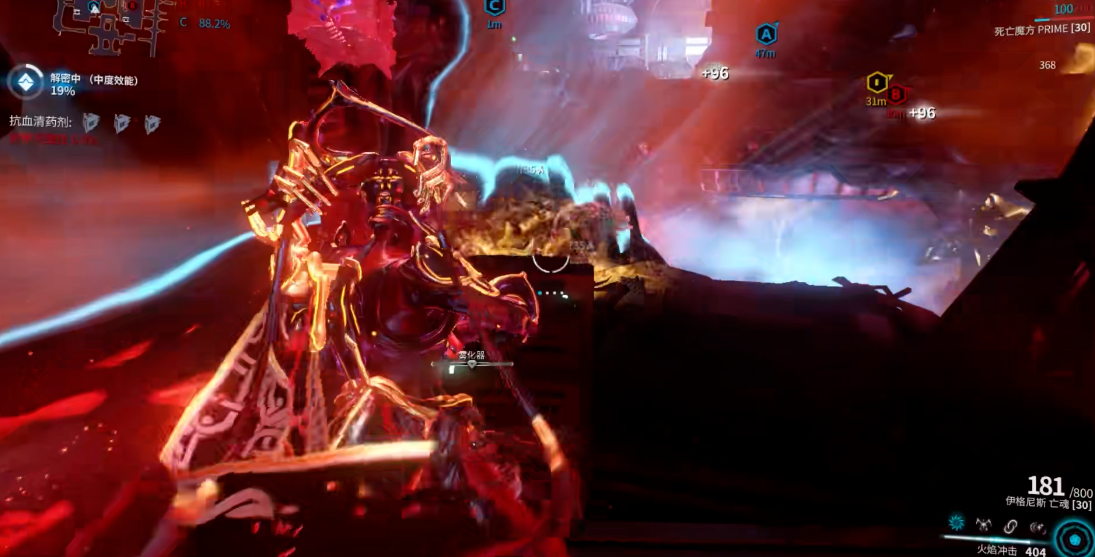The image size is (1095, 557).
Task: Activate the swirling wave ability icon
Action: click(x=1037, y=525)
